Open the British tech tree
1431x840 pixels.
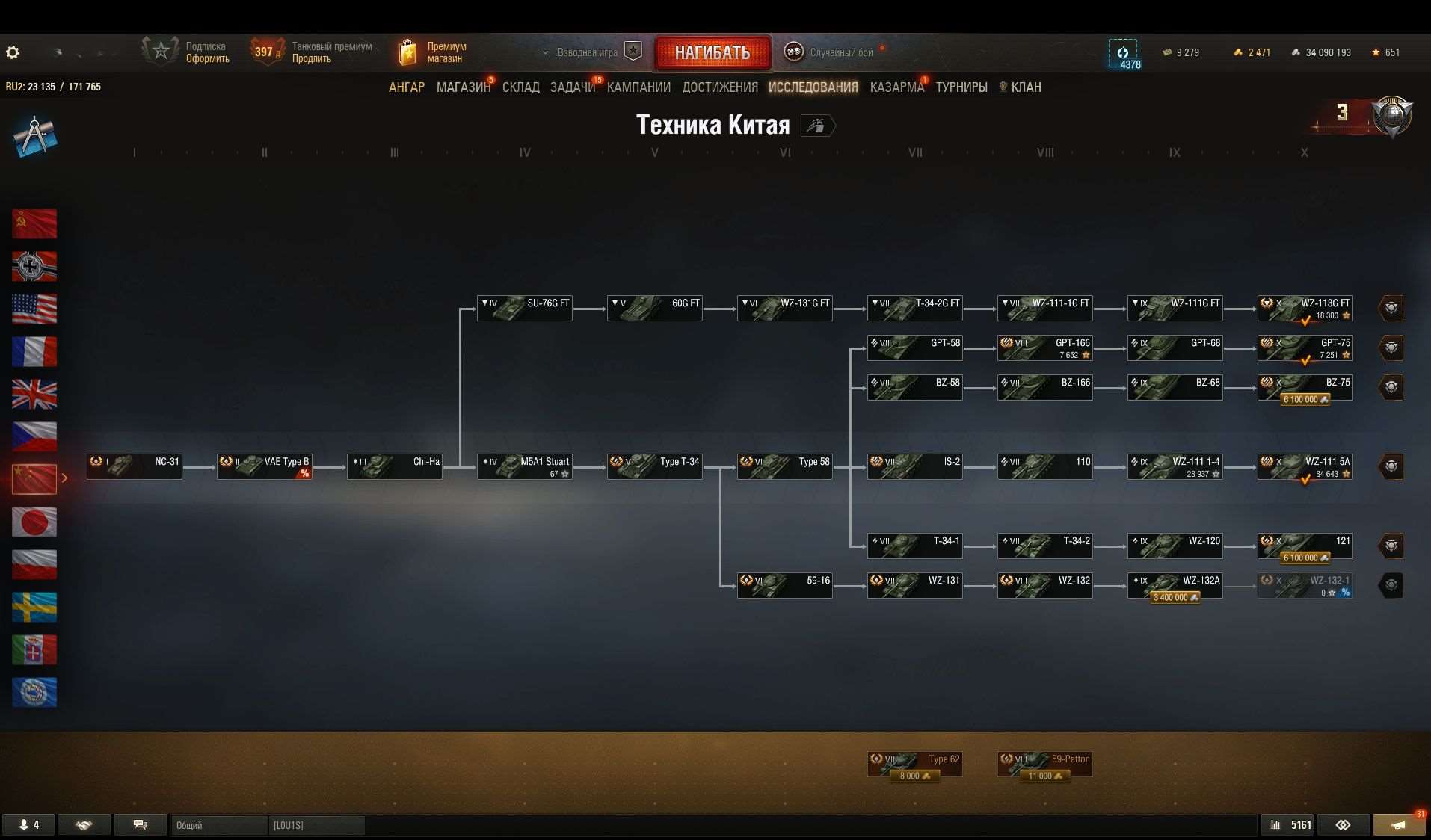(34, 394)
